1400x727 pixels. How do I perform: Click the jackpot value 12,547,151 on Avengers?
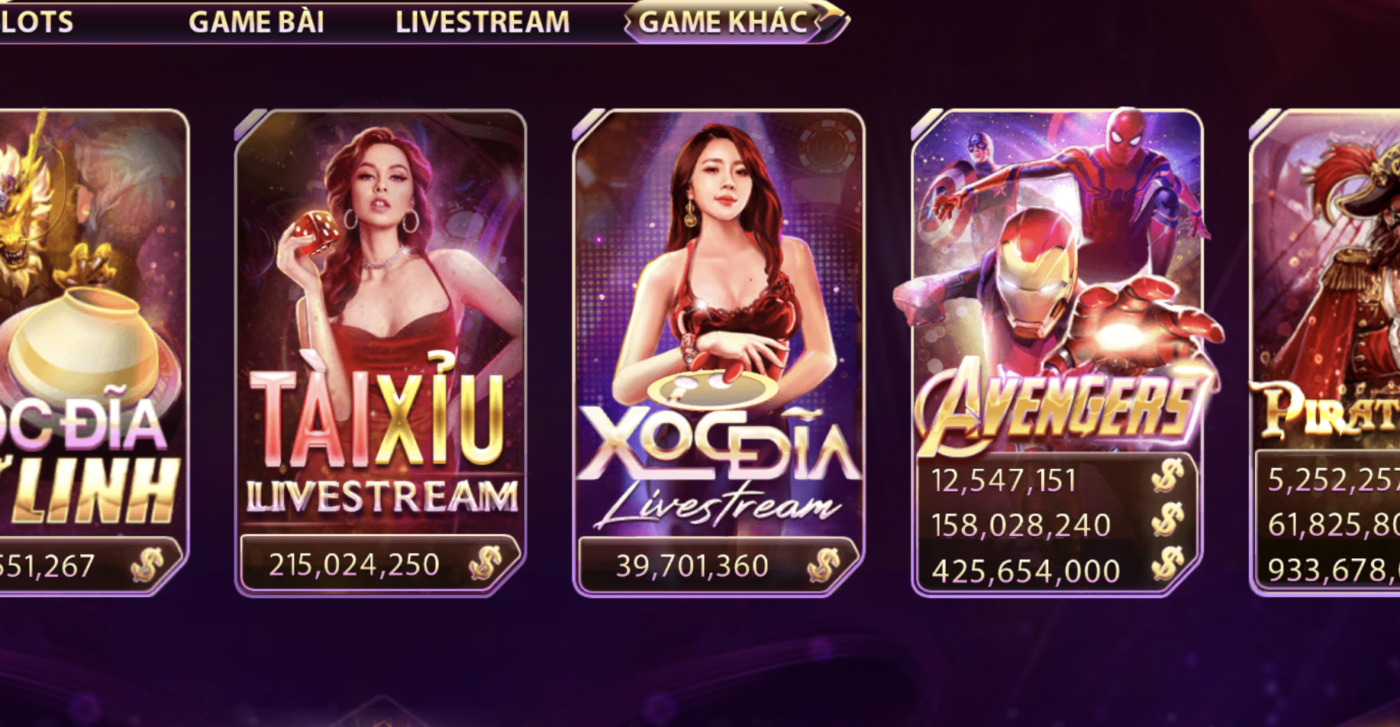pyautogui.click(x=1003, y=480)
